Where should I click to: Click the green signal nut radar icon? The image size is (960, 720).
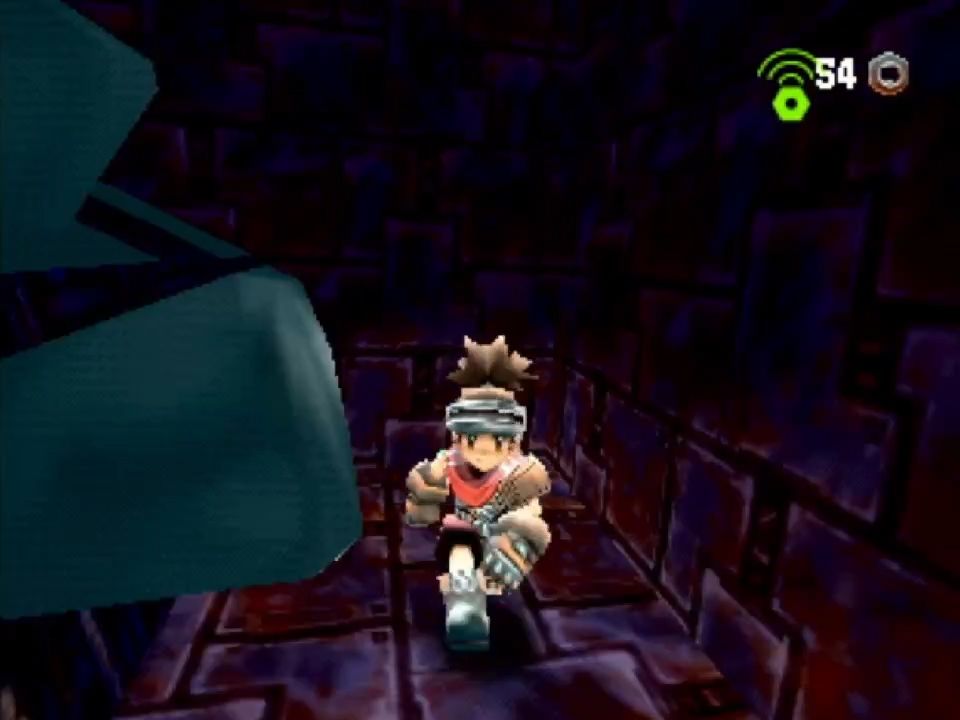[788, 87]
